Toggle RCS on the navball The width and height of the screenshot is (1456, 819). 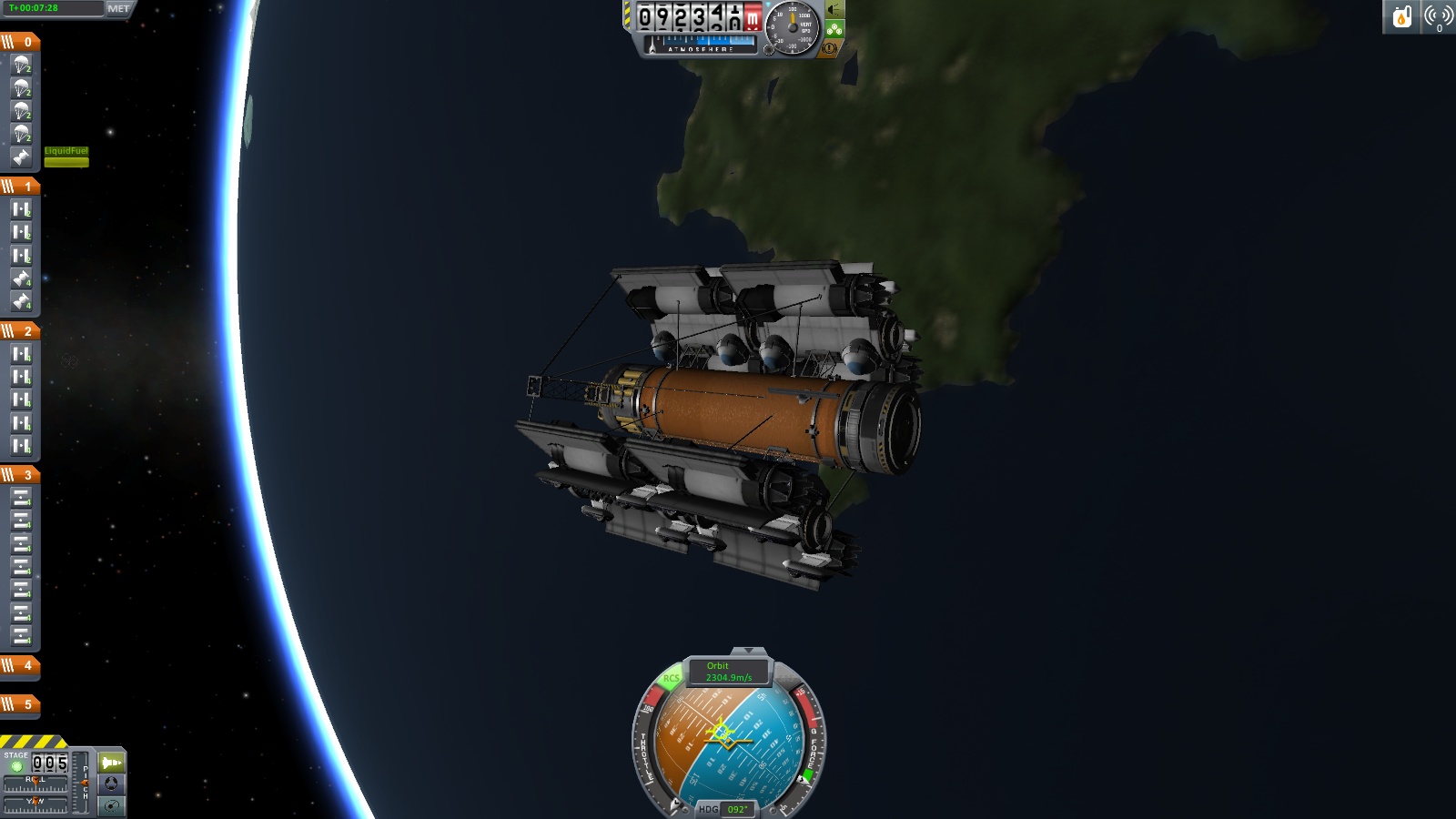click(671, 679)
